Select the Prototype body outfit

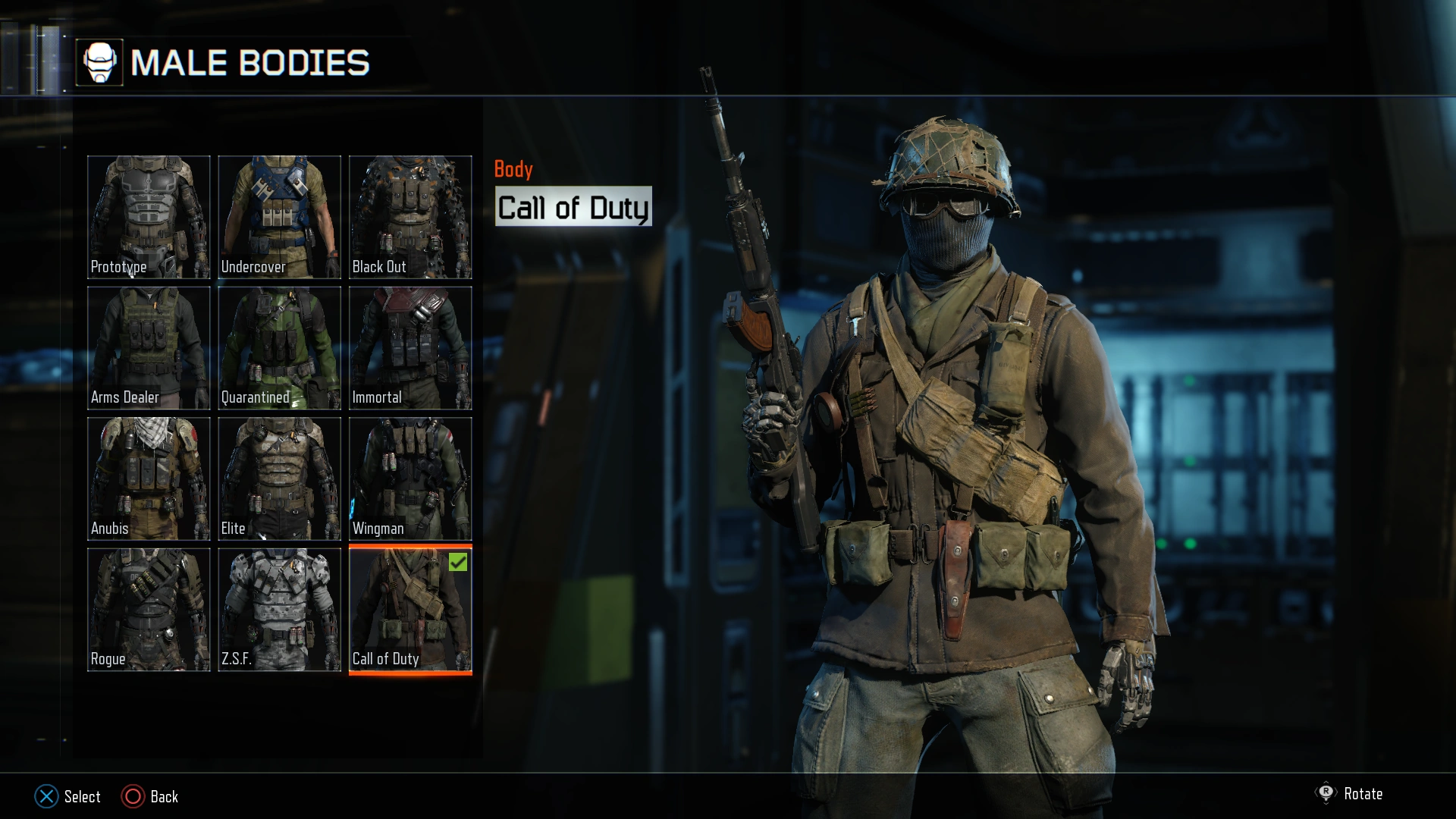tap(149, 217)
